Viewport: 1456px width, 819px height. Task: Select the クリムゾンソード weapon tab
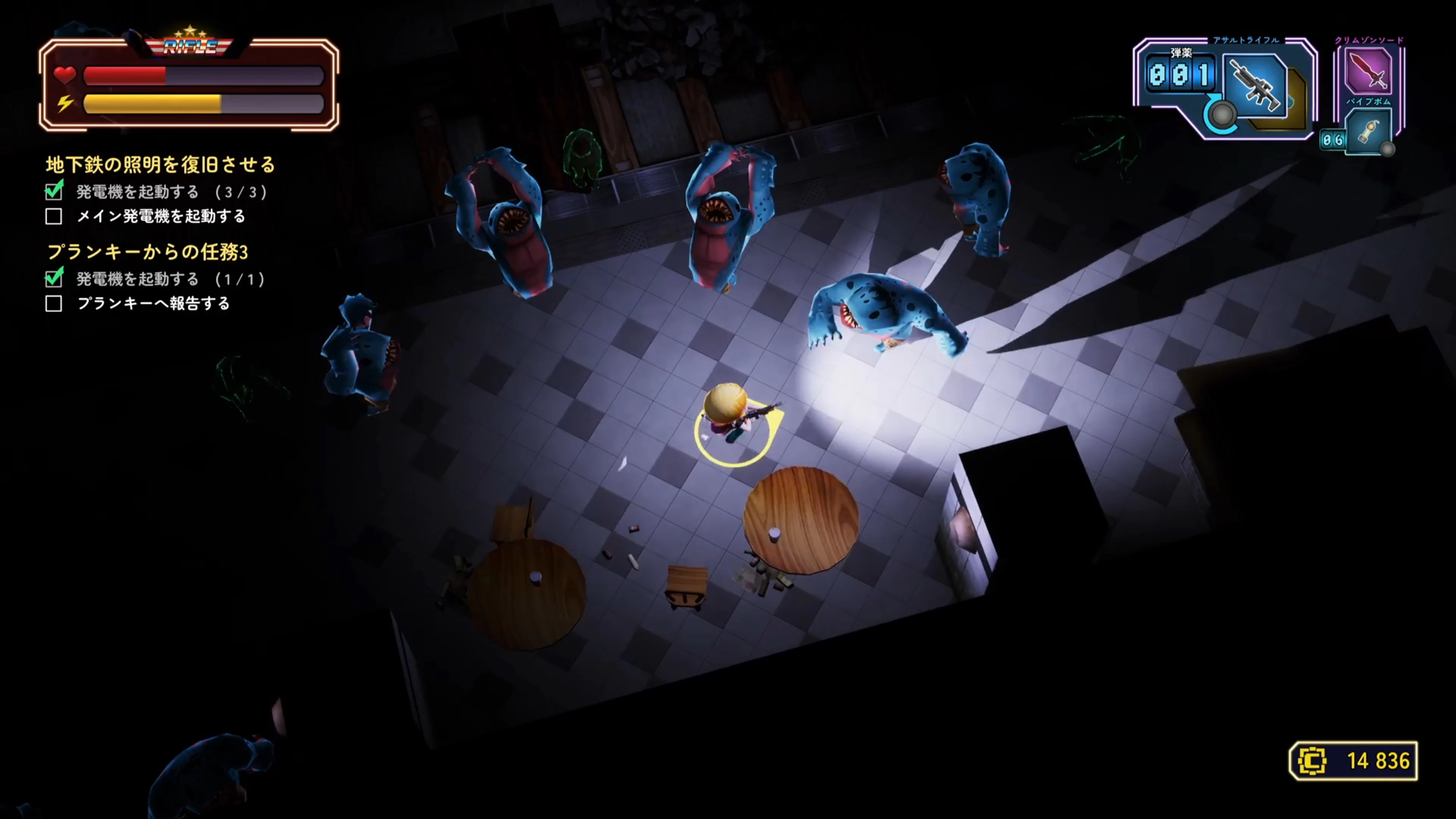point(1369,39)
